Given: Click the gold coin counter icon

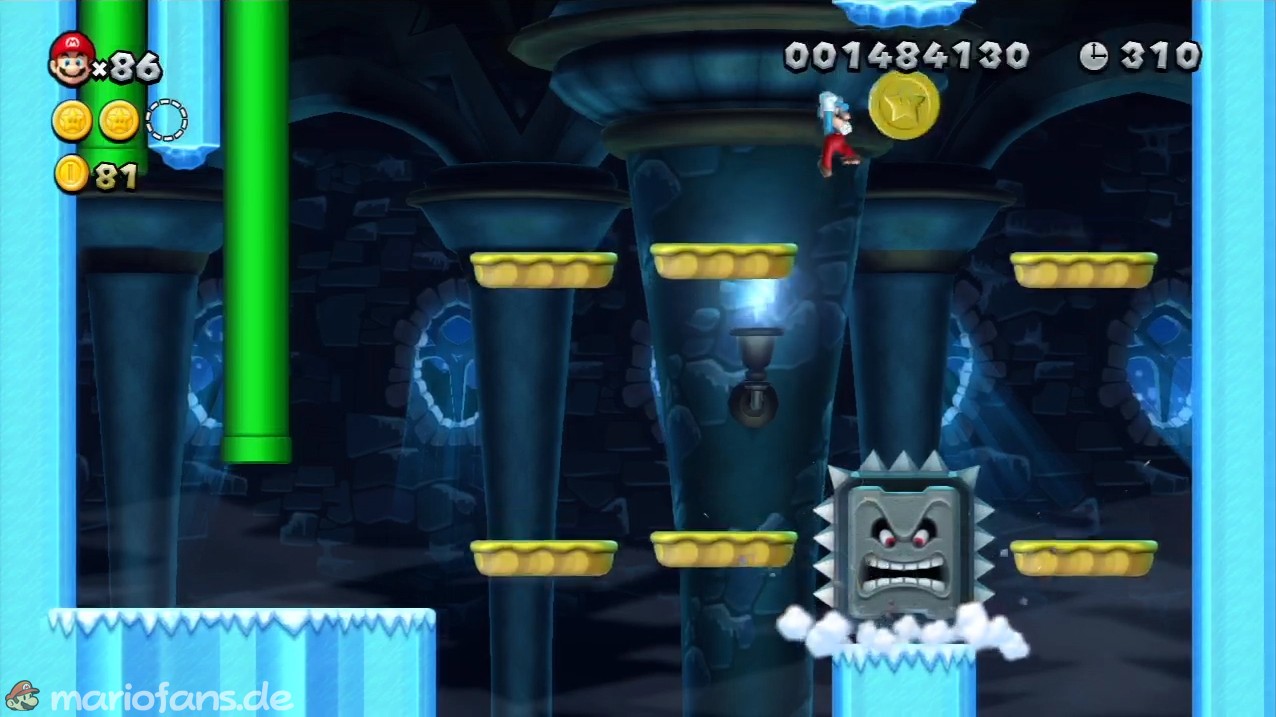Looking at the screenshot, I should [71, 174].
